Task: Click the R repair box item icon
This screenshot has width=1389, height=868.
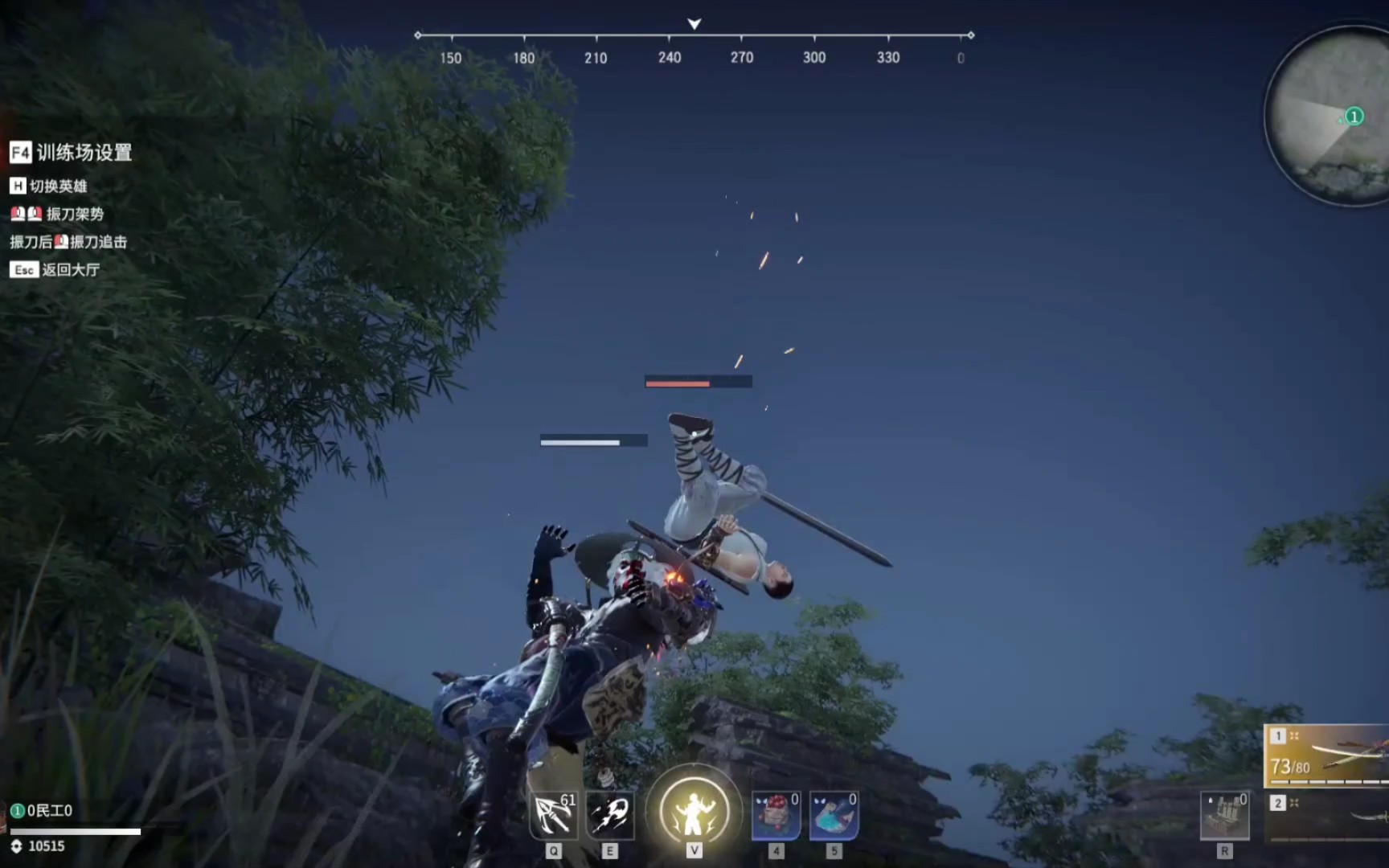Action: pos(1225,814)
